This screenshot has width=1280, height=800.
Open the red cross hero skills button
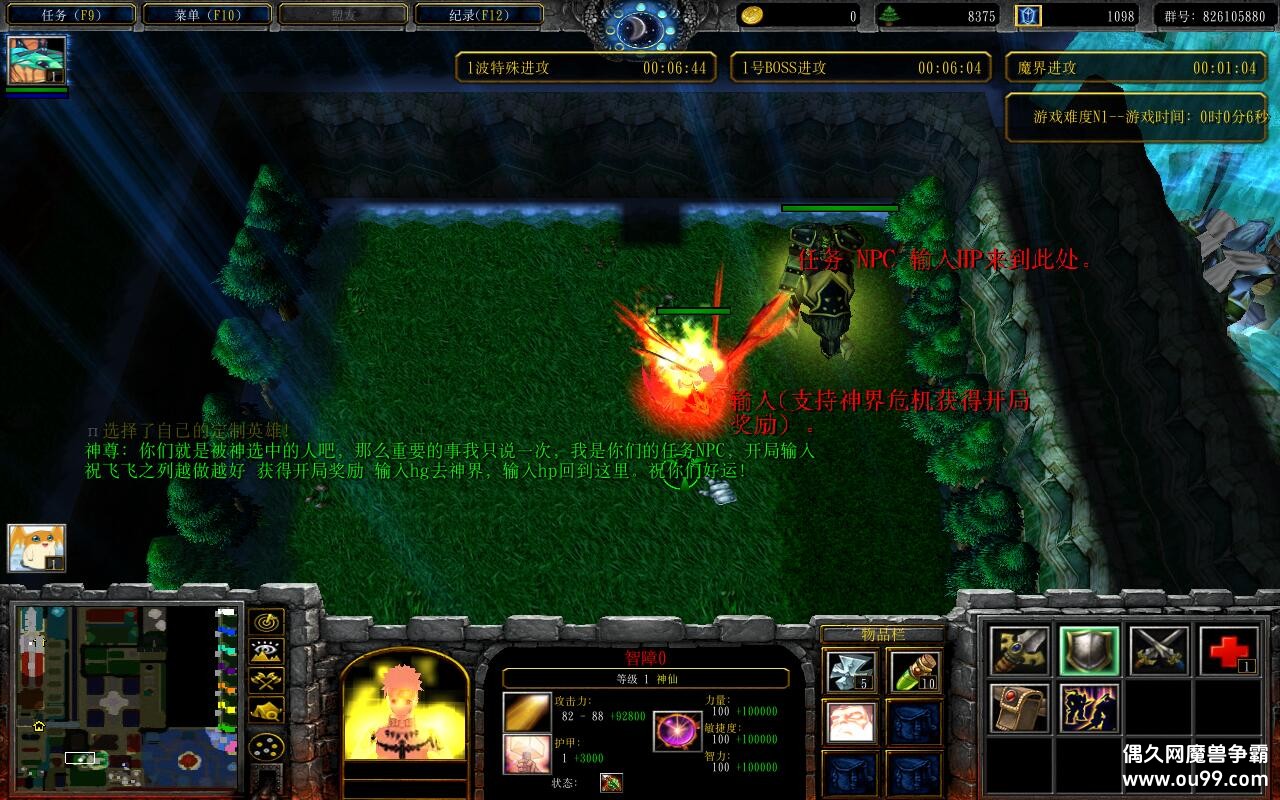(1228, 651)
